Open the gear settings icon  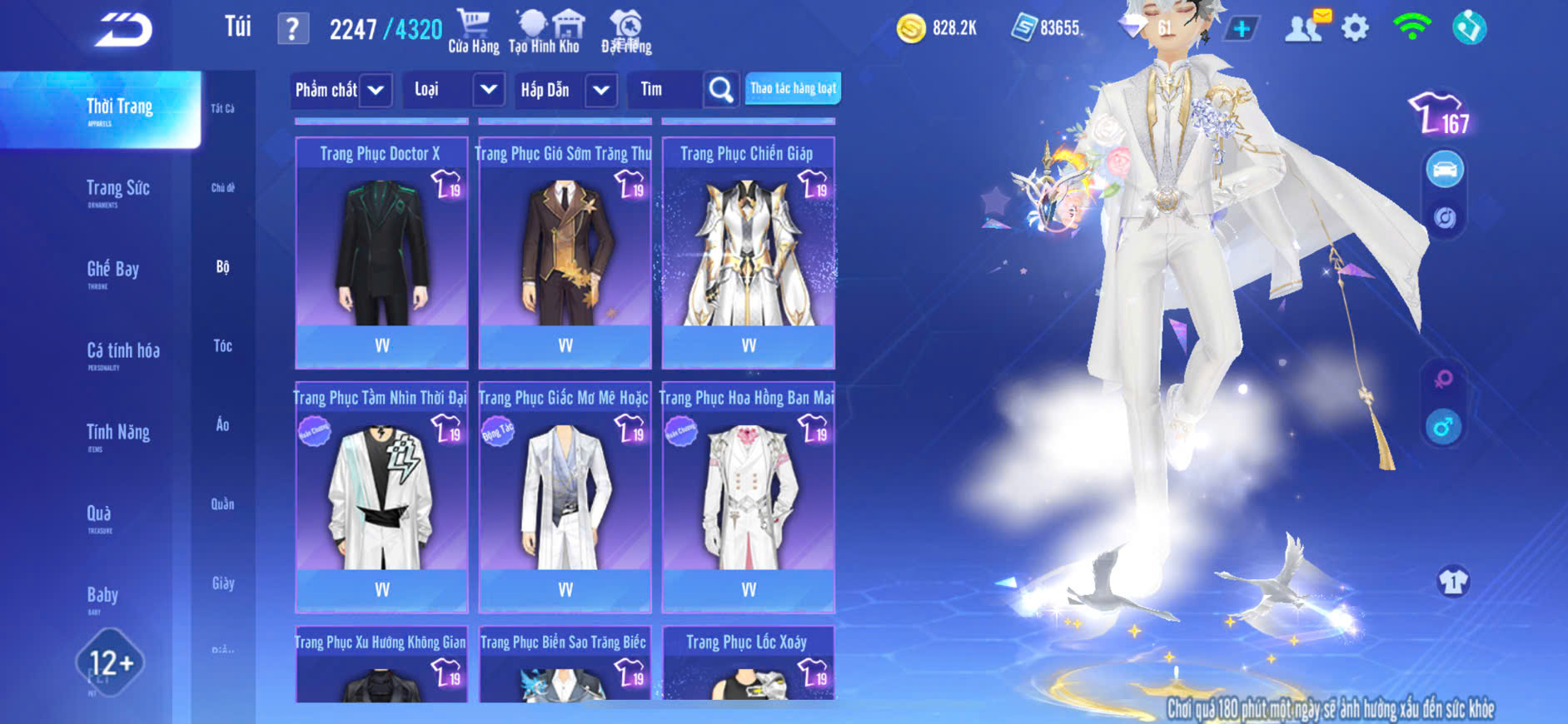(x=1355, y=29)
